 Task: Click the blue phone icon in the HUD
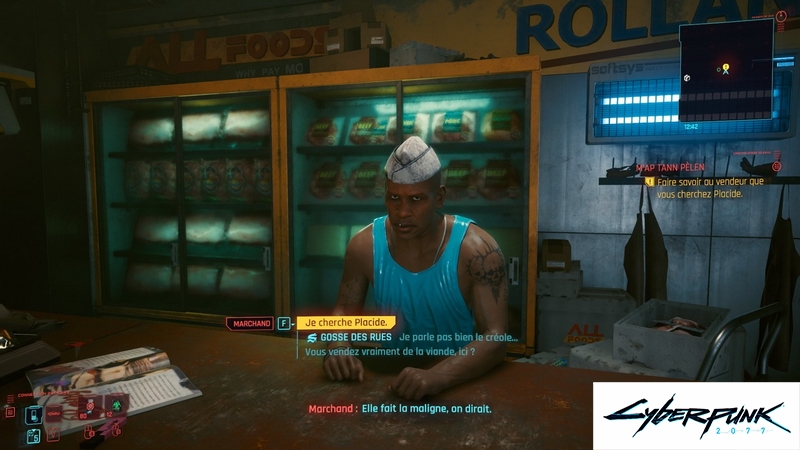coord(33,415)
